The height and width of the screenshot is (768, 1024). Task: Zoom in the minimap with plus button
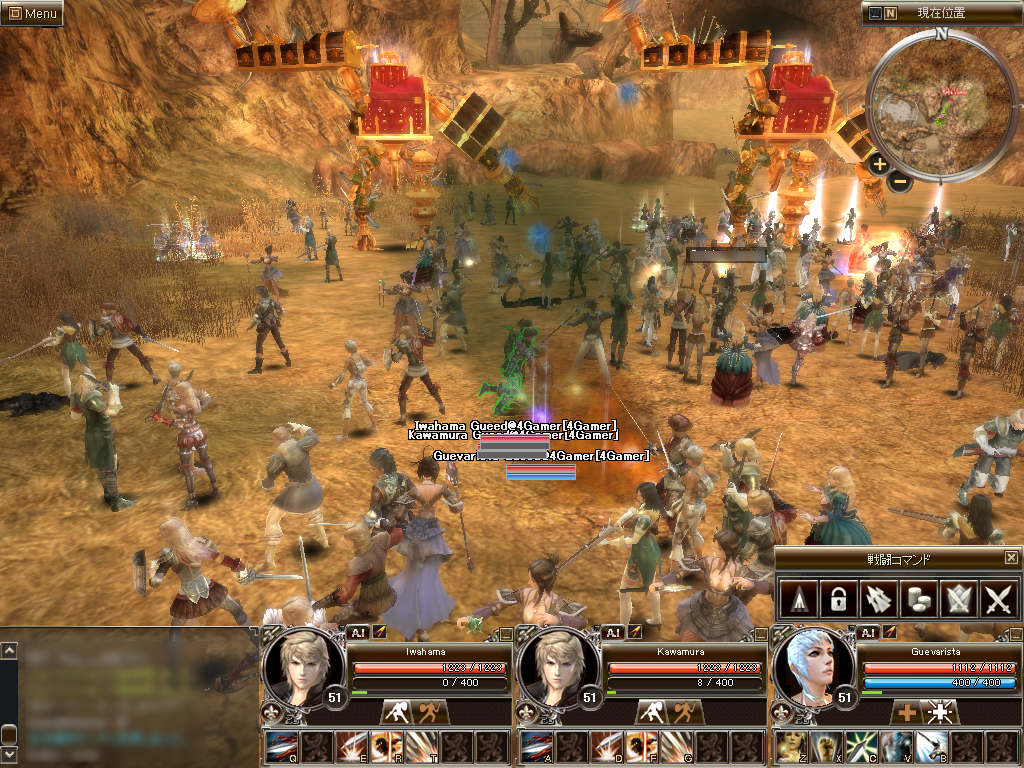coord(879,164)
